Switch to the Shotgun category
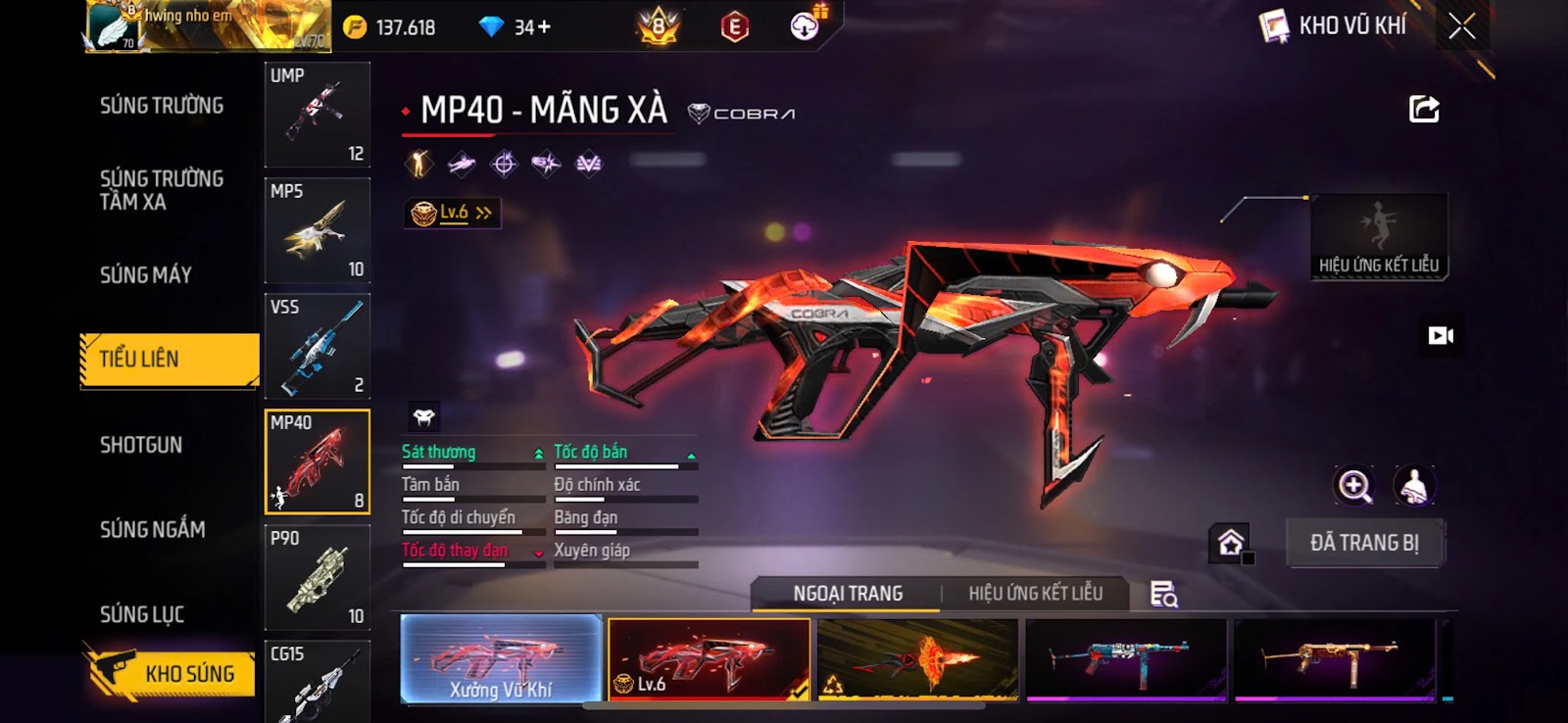Image resolution: width=1568 pixels, height=723 pixels. (x=141, y=445)
